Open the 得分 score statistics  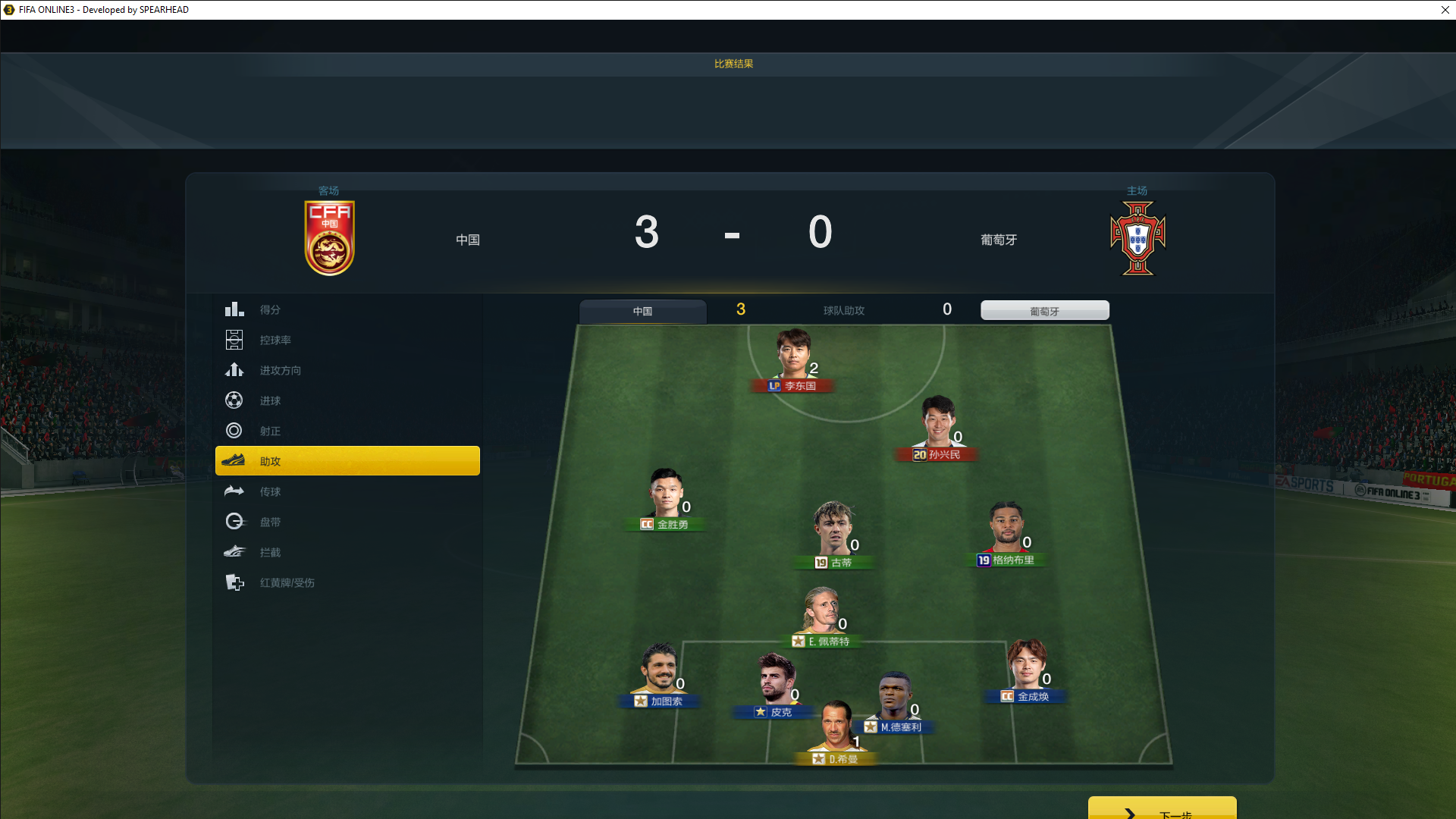(270, 309)
